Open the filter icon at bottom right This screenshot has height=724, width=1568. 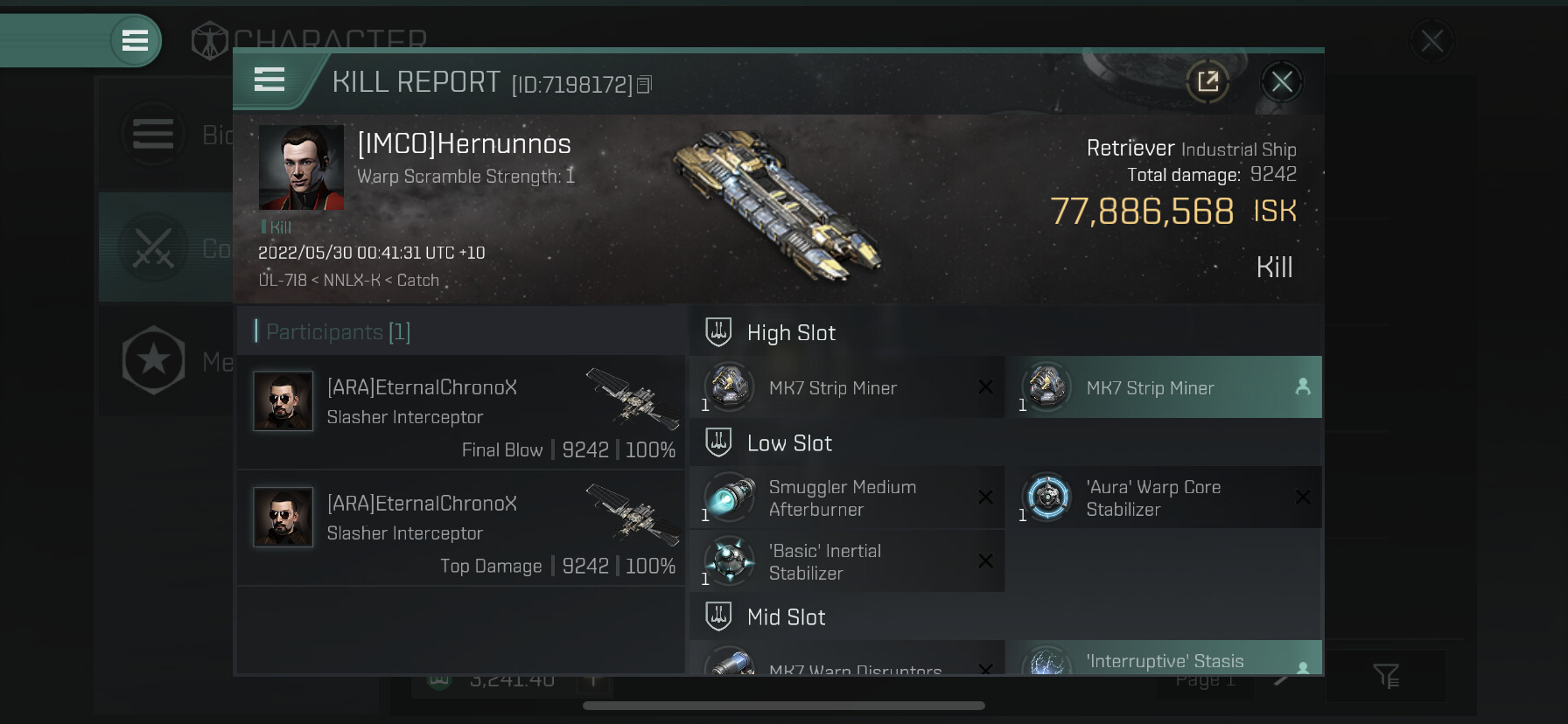(x=1386, y=676)
